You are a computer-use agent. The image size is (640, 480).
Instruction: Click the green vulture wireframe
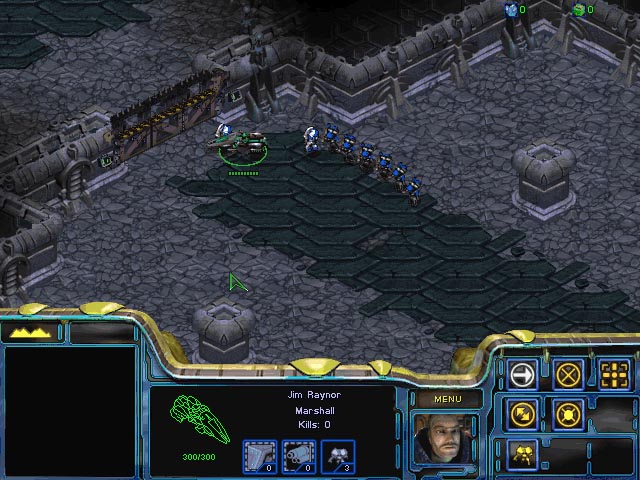click(x=200, y=420)
